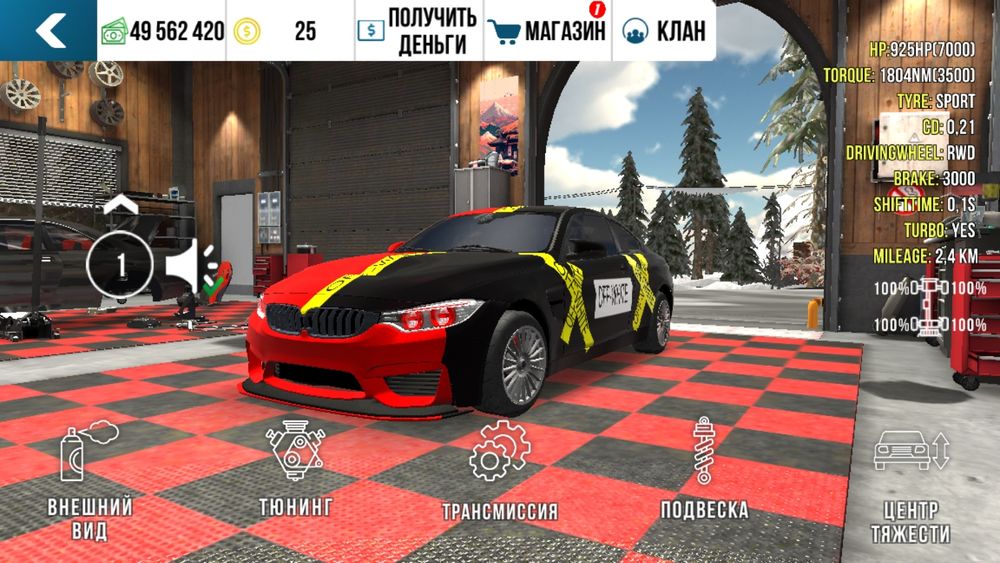Tap the green cash balance

pos(162,31)
